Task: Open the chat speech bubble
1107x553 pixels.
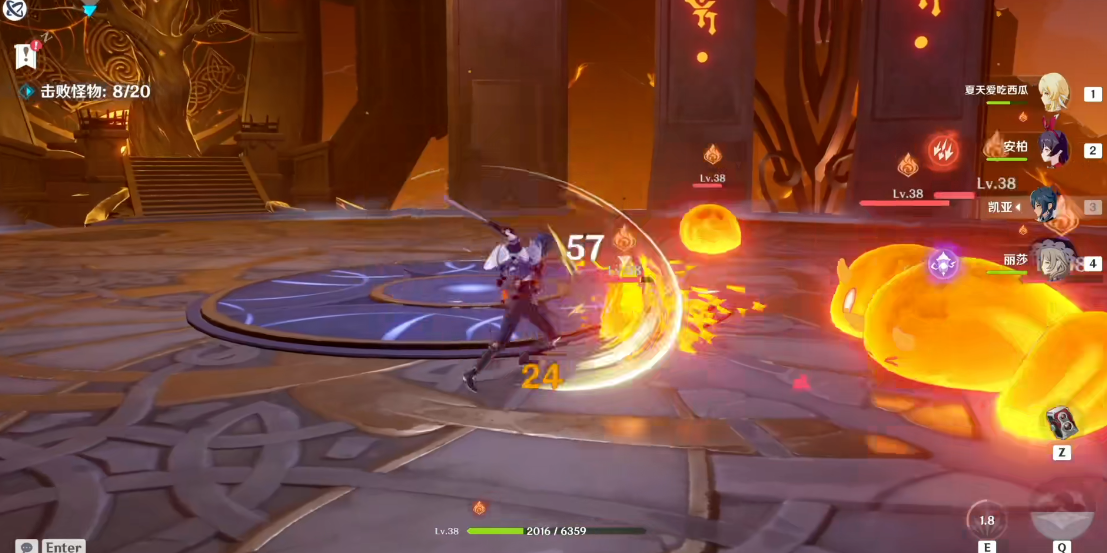Action: [x=26, y=546]
